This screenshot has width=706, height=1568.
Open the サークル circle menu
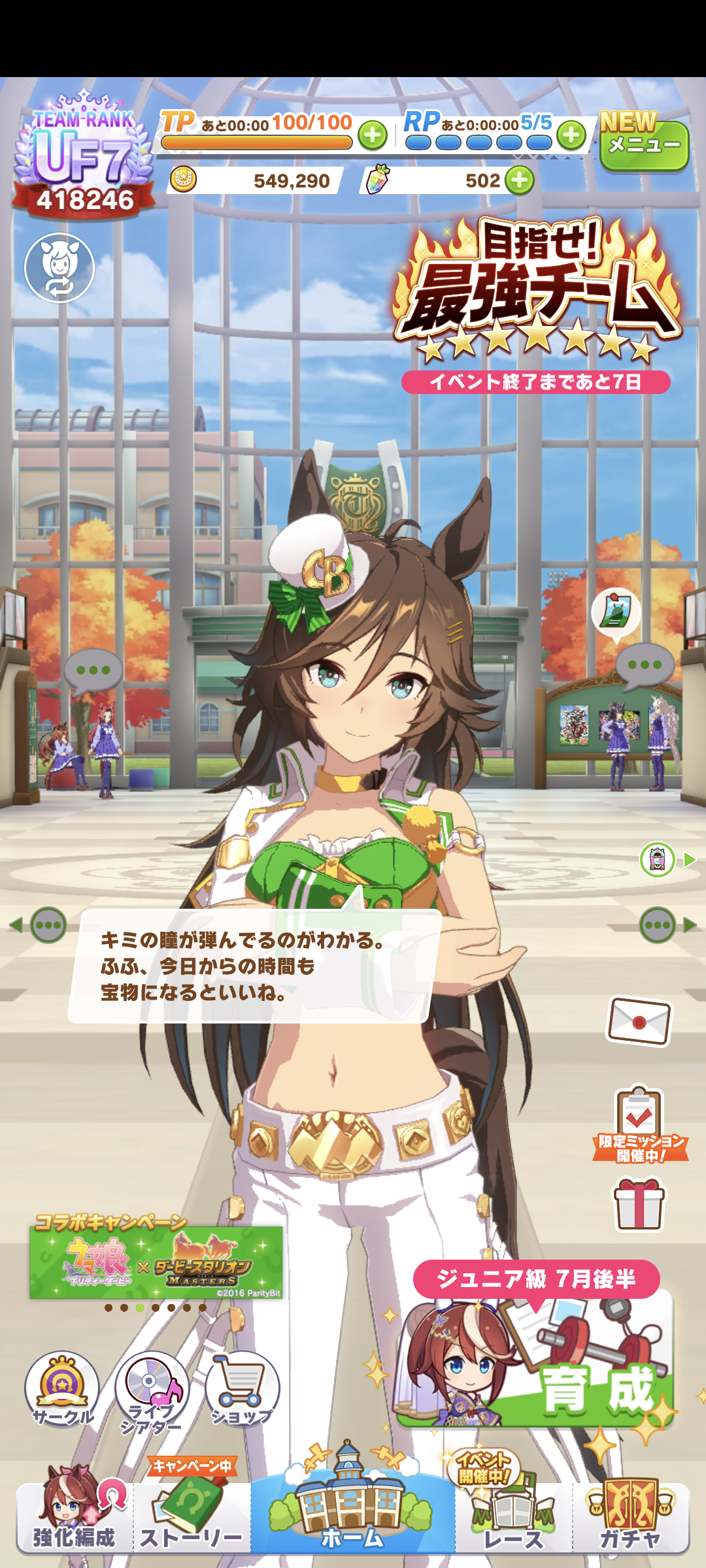pyautogui.click(x=62, y=1388)
